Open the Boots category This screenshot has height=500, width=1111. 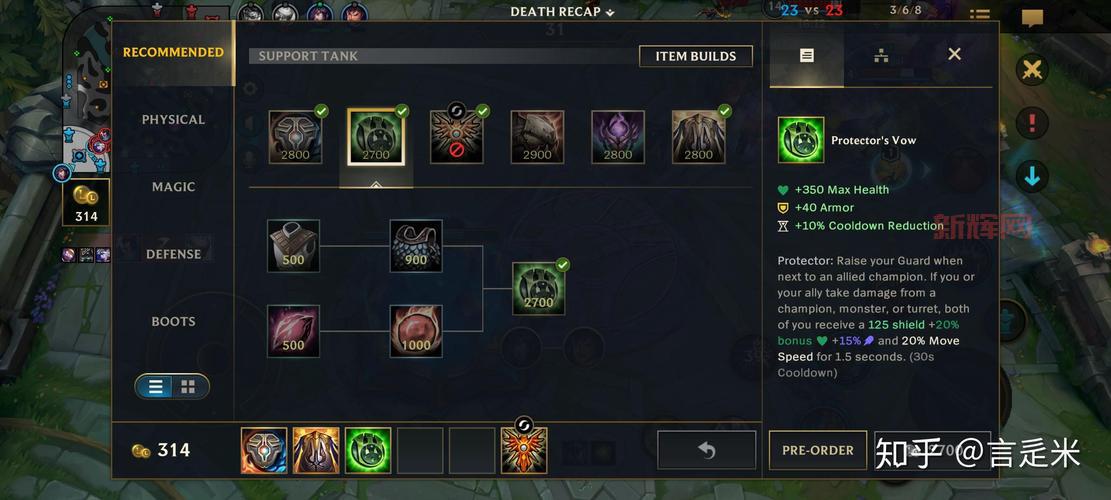pos(173,322)
